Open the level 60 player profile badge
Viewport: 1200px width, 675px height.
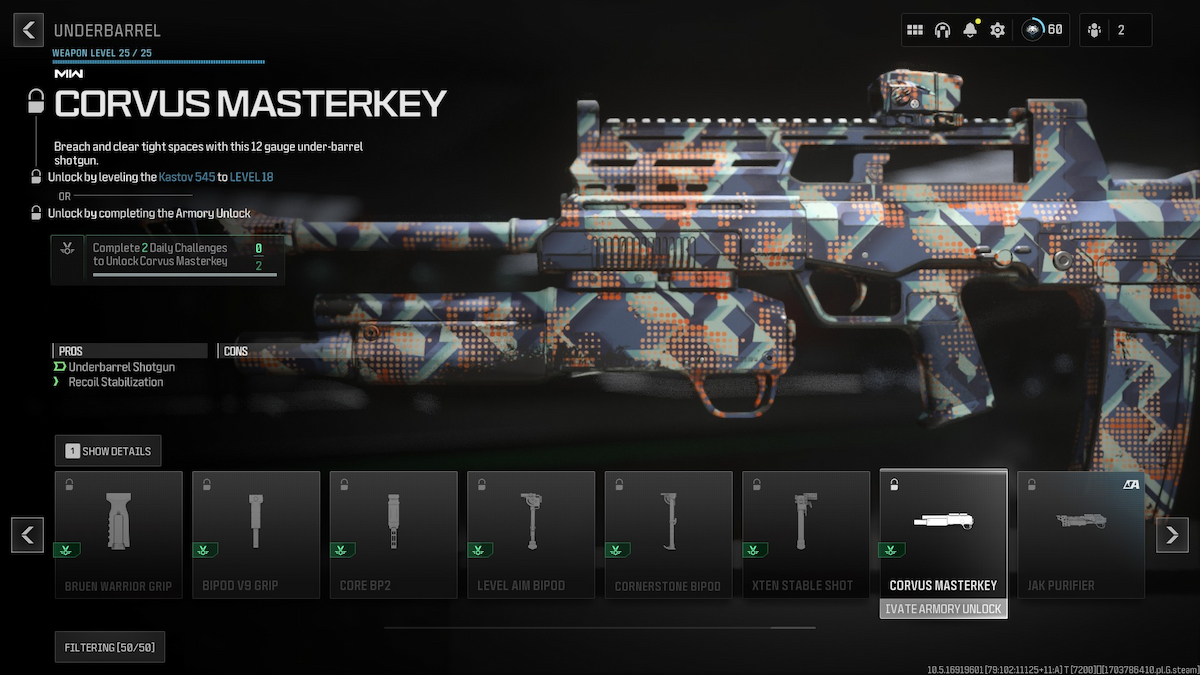coord(1042,30)
